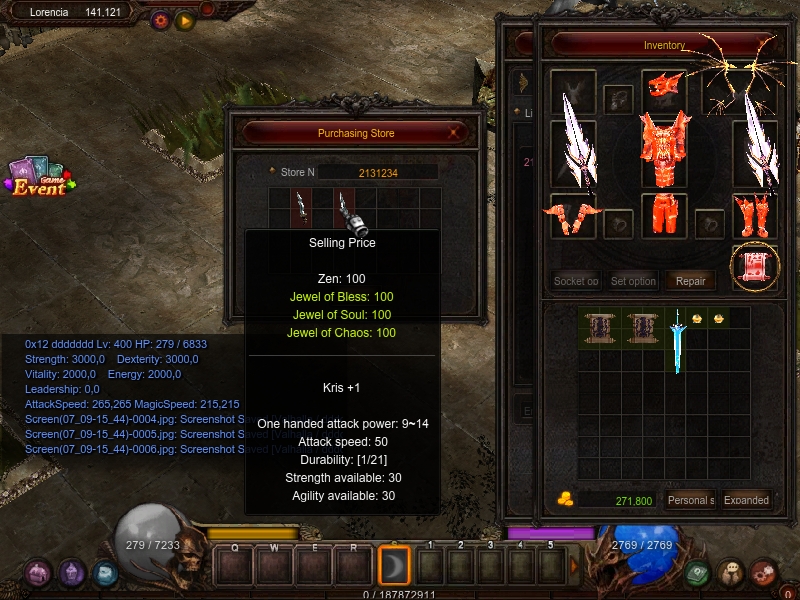Click the red scroll icon in the inventory

pyautogui.click(x=755, y=267)
